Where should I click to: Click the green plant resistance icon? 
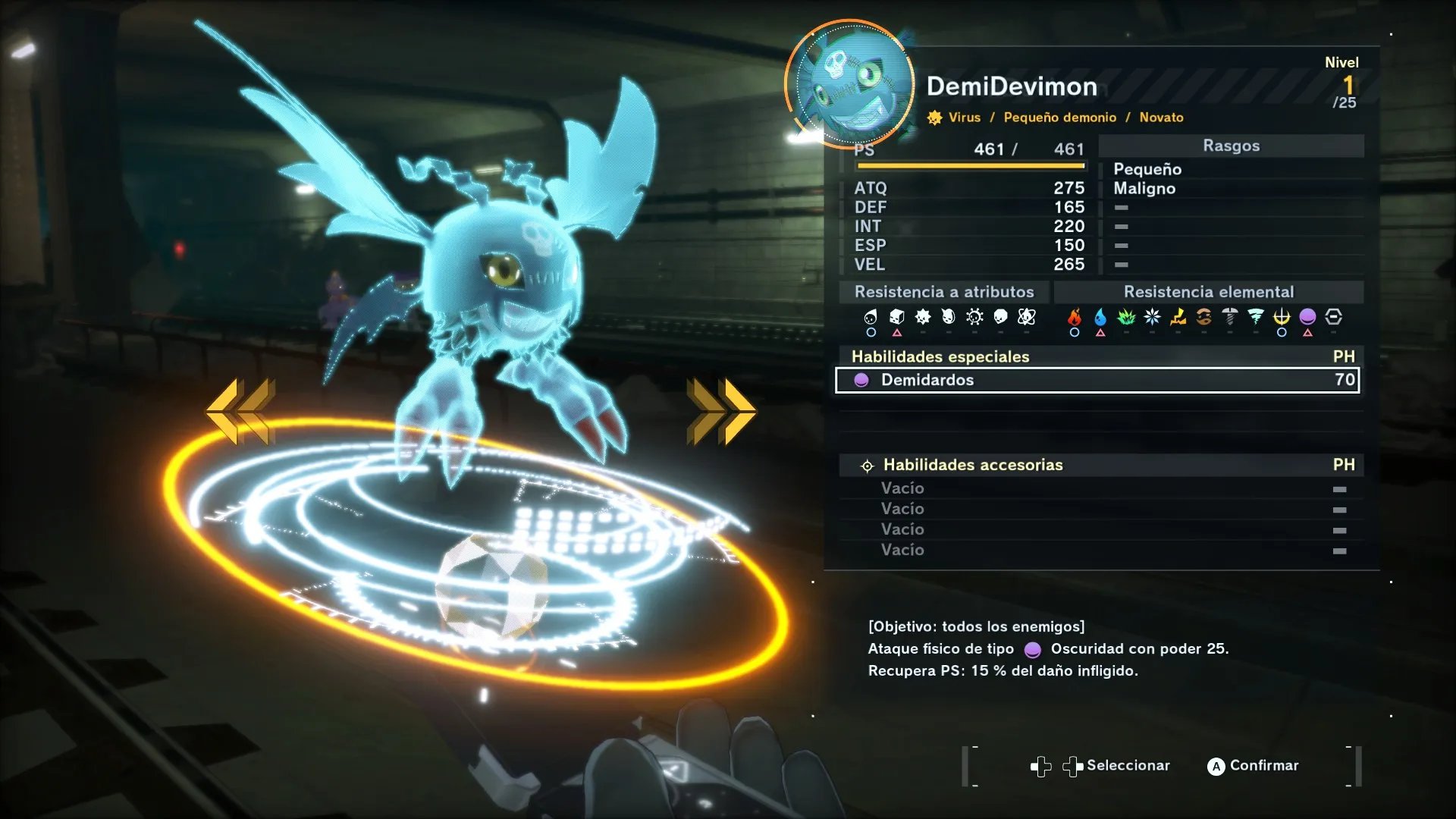pos(1126,317)
